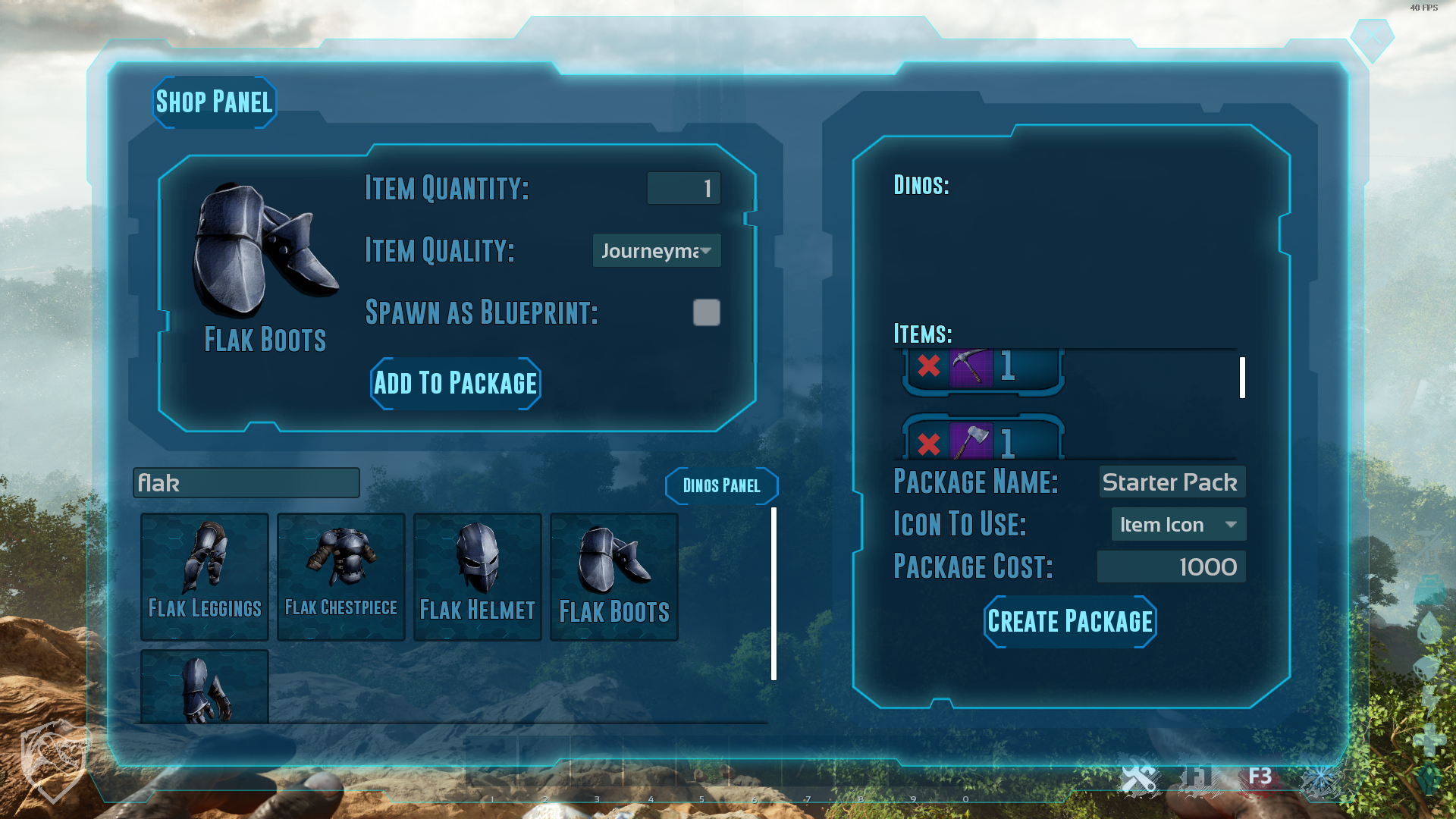
Task: Toggle the Spawn as Blueprint checkbox
Action: tap(706, 312)
